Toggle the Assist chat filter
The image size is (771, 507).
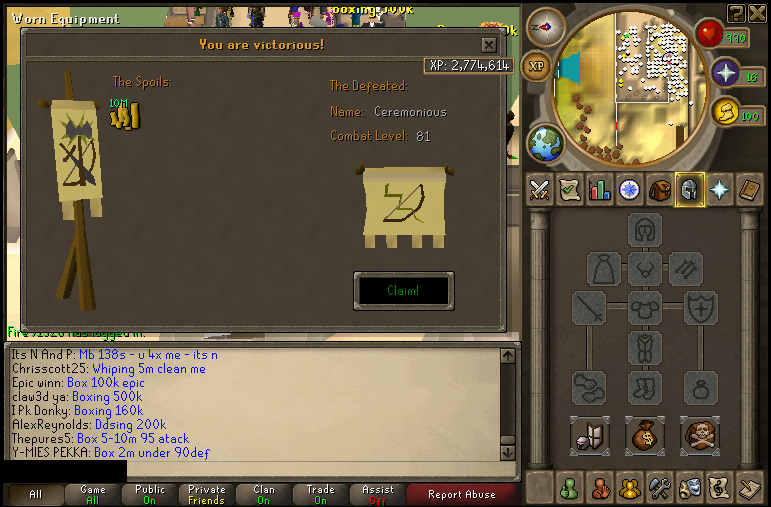pyautogui.click(x=378, y=494)
